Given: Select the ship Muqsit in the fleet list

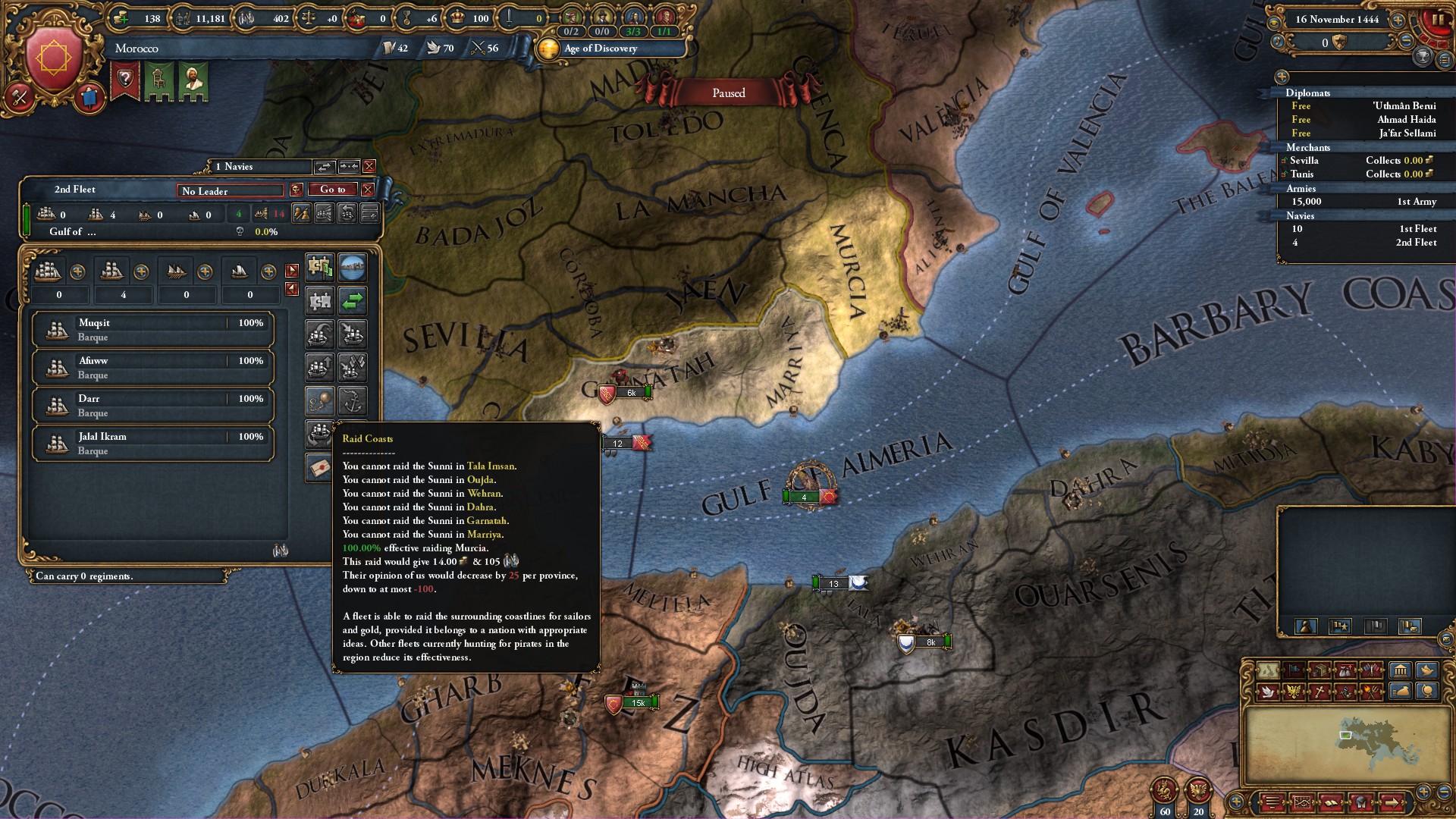Looking at the screenshot, I should click(x=152, y=330).
